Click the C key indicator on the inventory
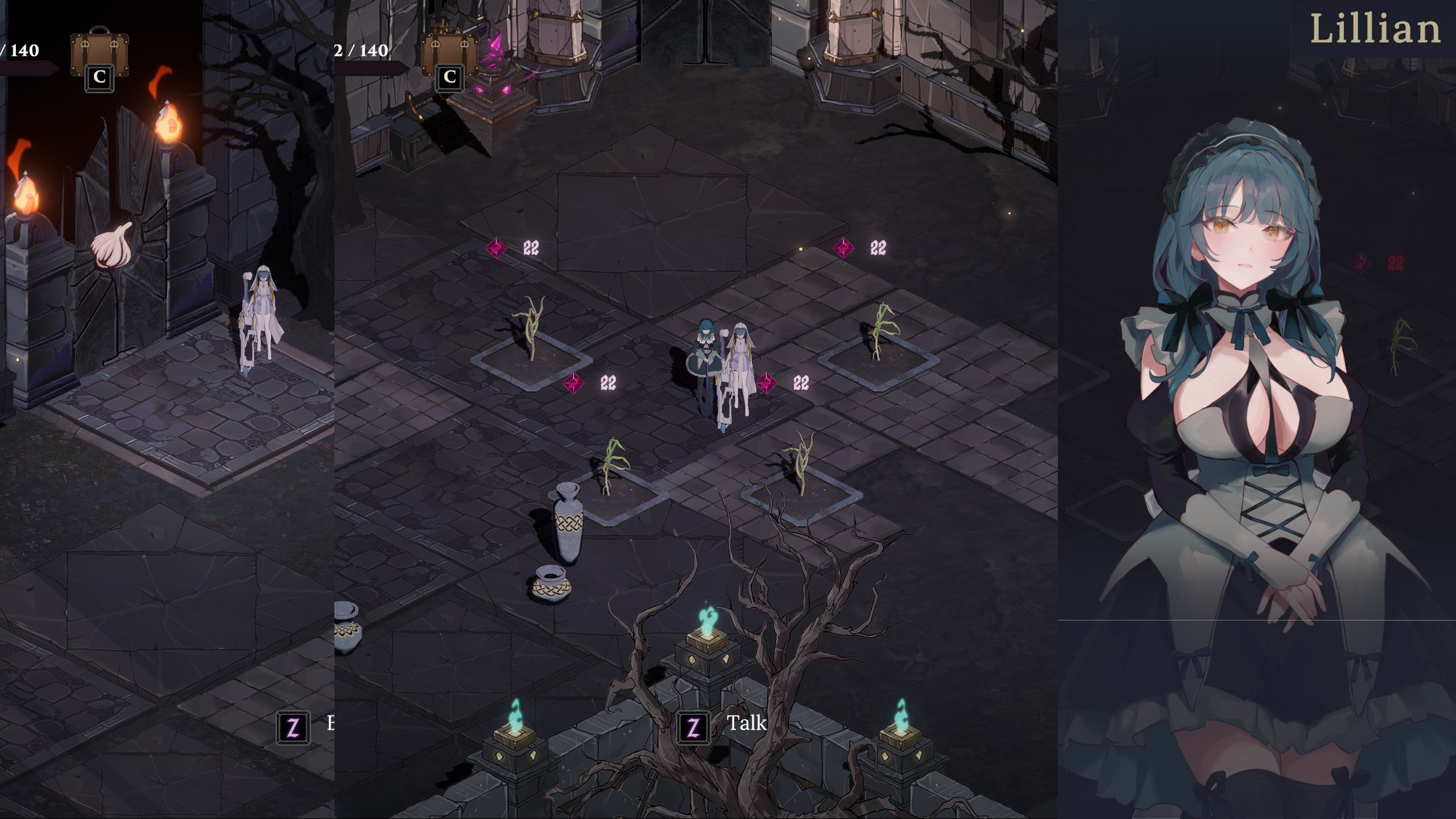The height and width of the screenshot is (819, 1456). [100, 78]
